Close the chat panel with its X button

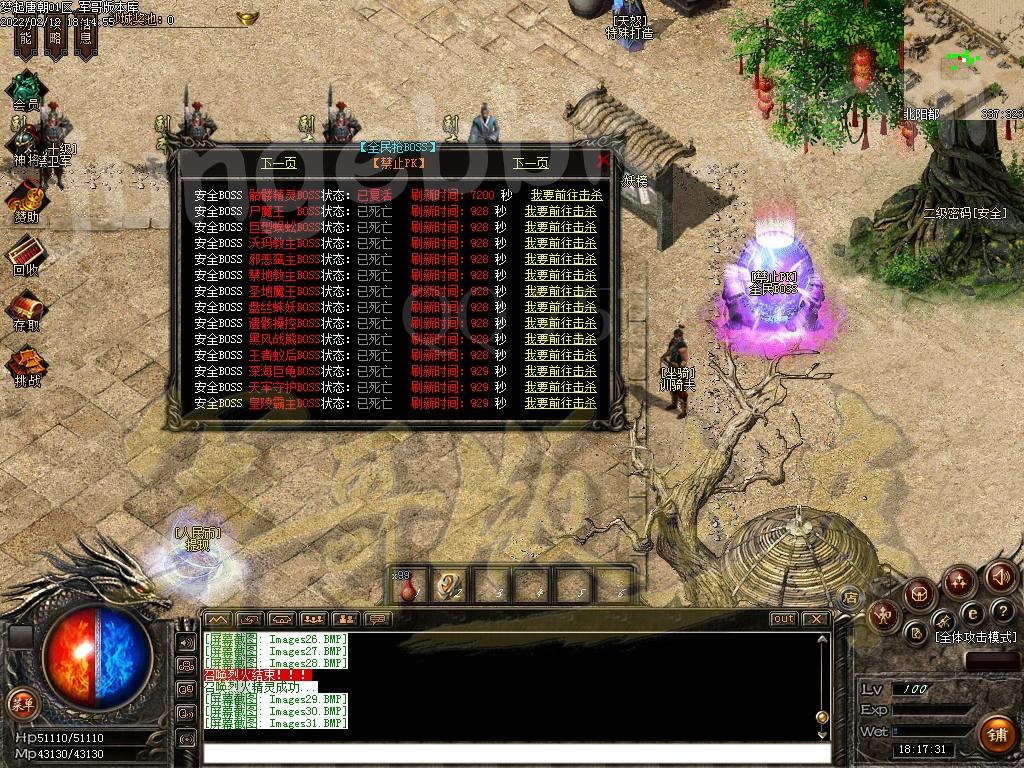[816, 619]
